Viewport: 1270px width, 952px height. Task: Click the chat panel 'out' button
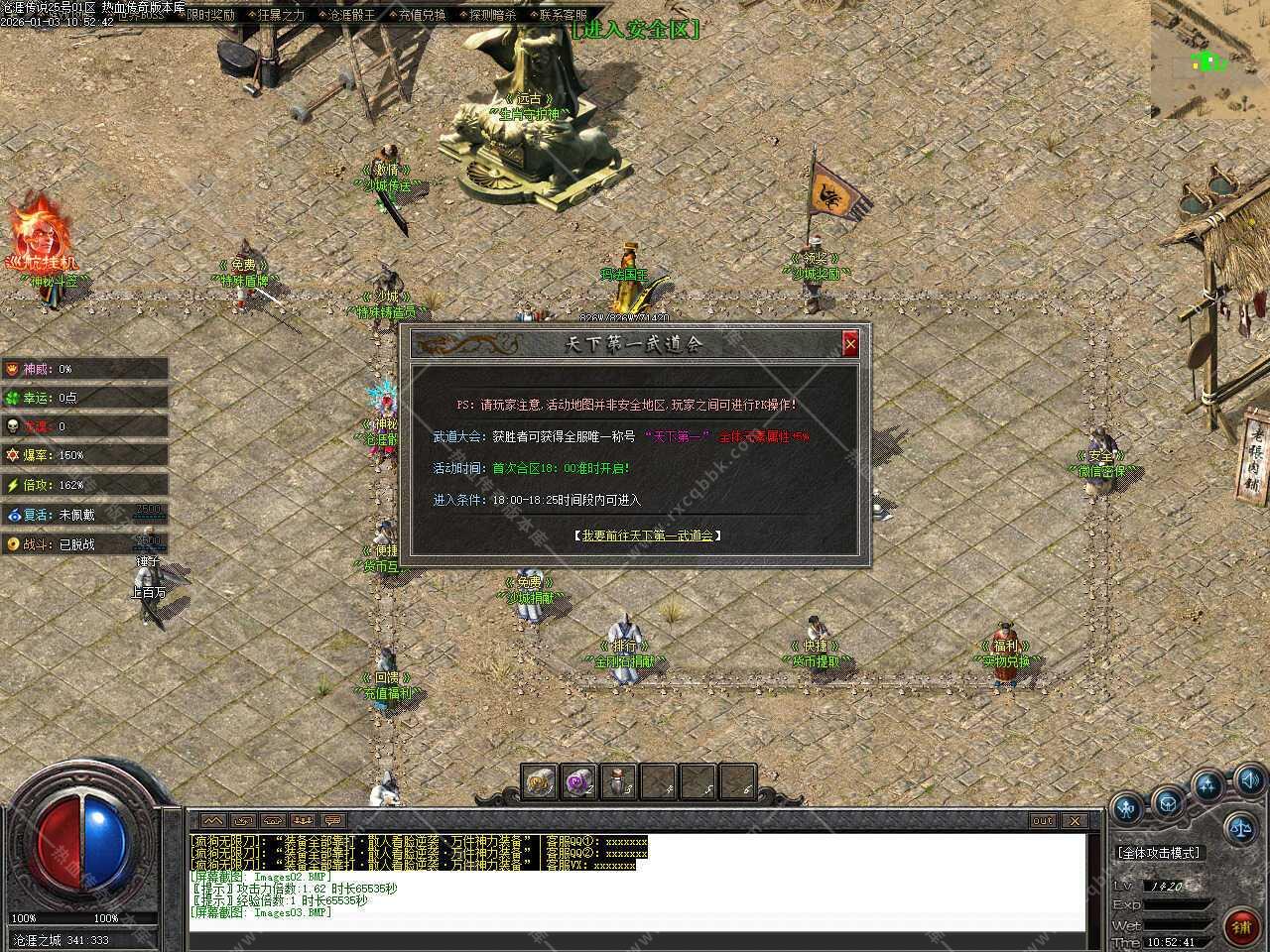[1043, 820]
